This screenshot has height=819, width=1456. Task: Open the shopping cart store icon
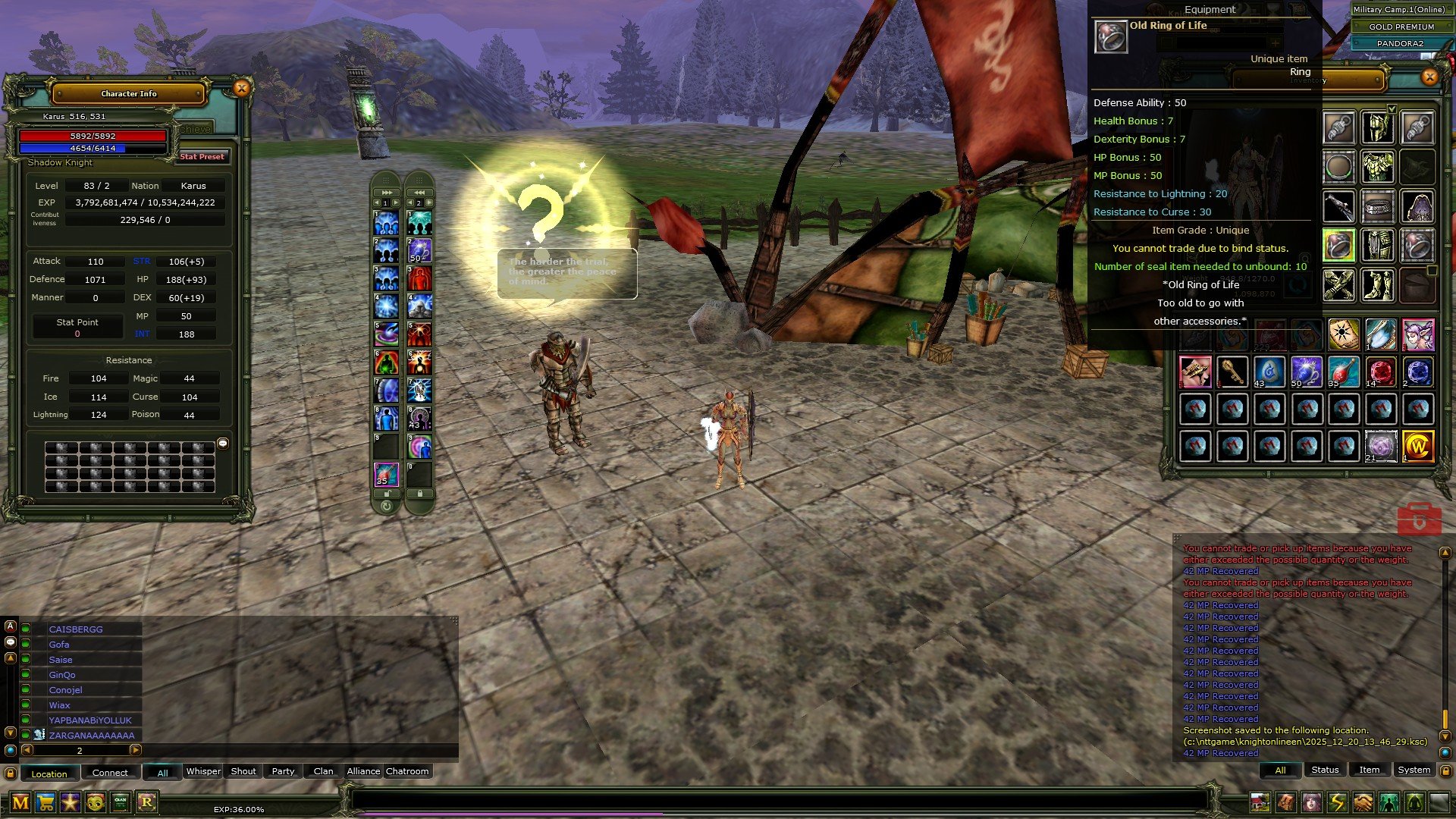tap(45, 802)
